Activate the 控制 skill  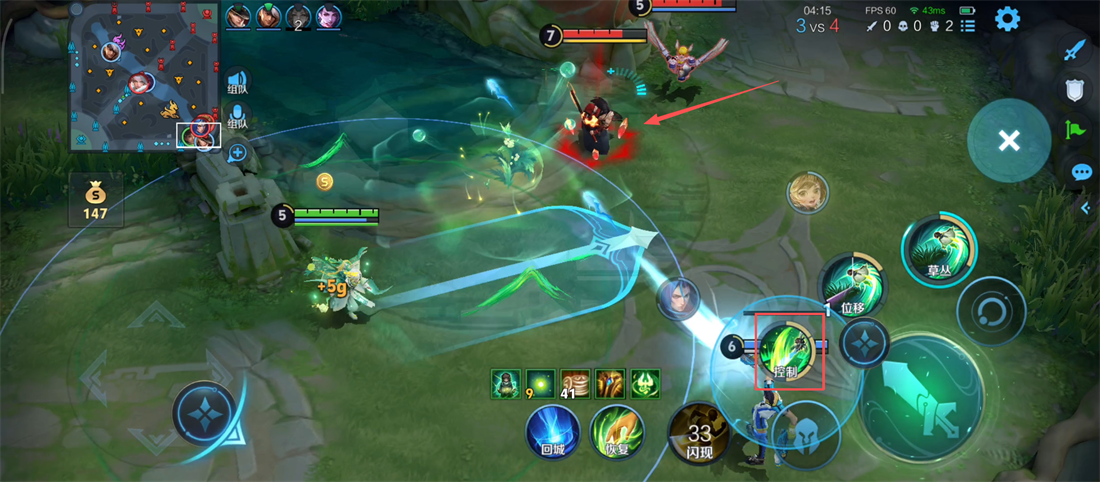pos(789,351)
